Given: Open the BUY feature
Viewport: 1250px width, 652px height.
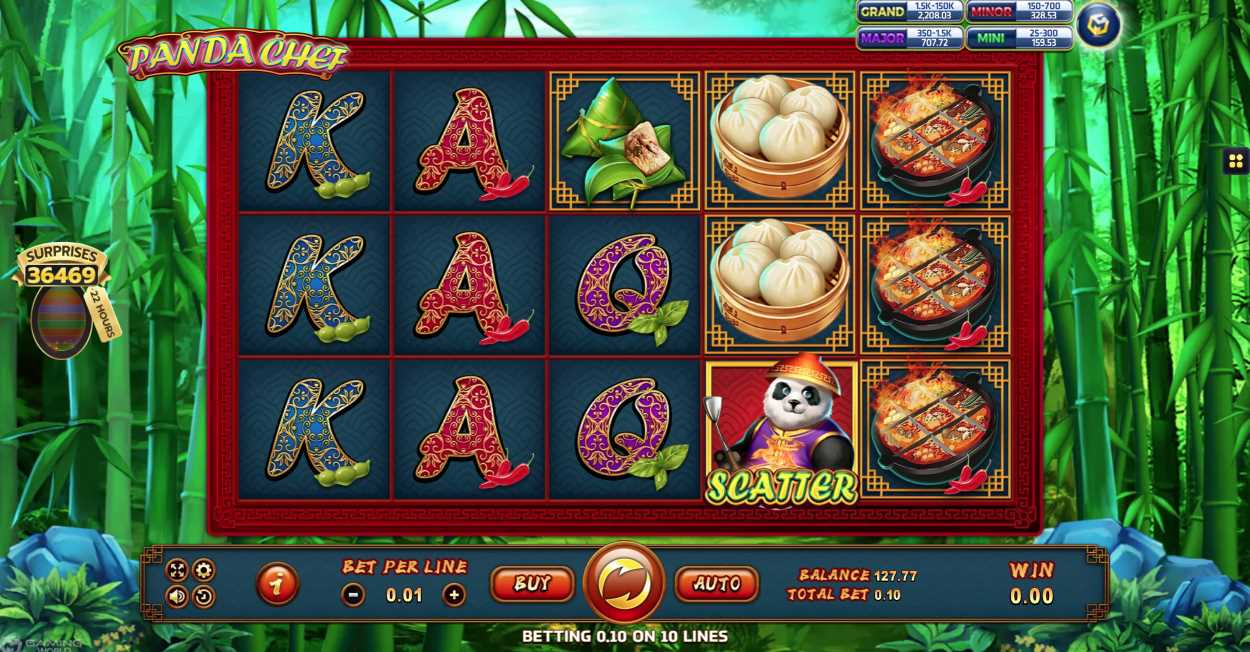Looking at the screenshot, I should coord(532,584).
